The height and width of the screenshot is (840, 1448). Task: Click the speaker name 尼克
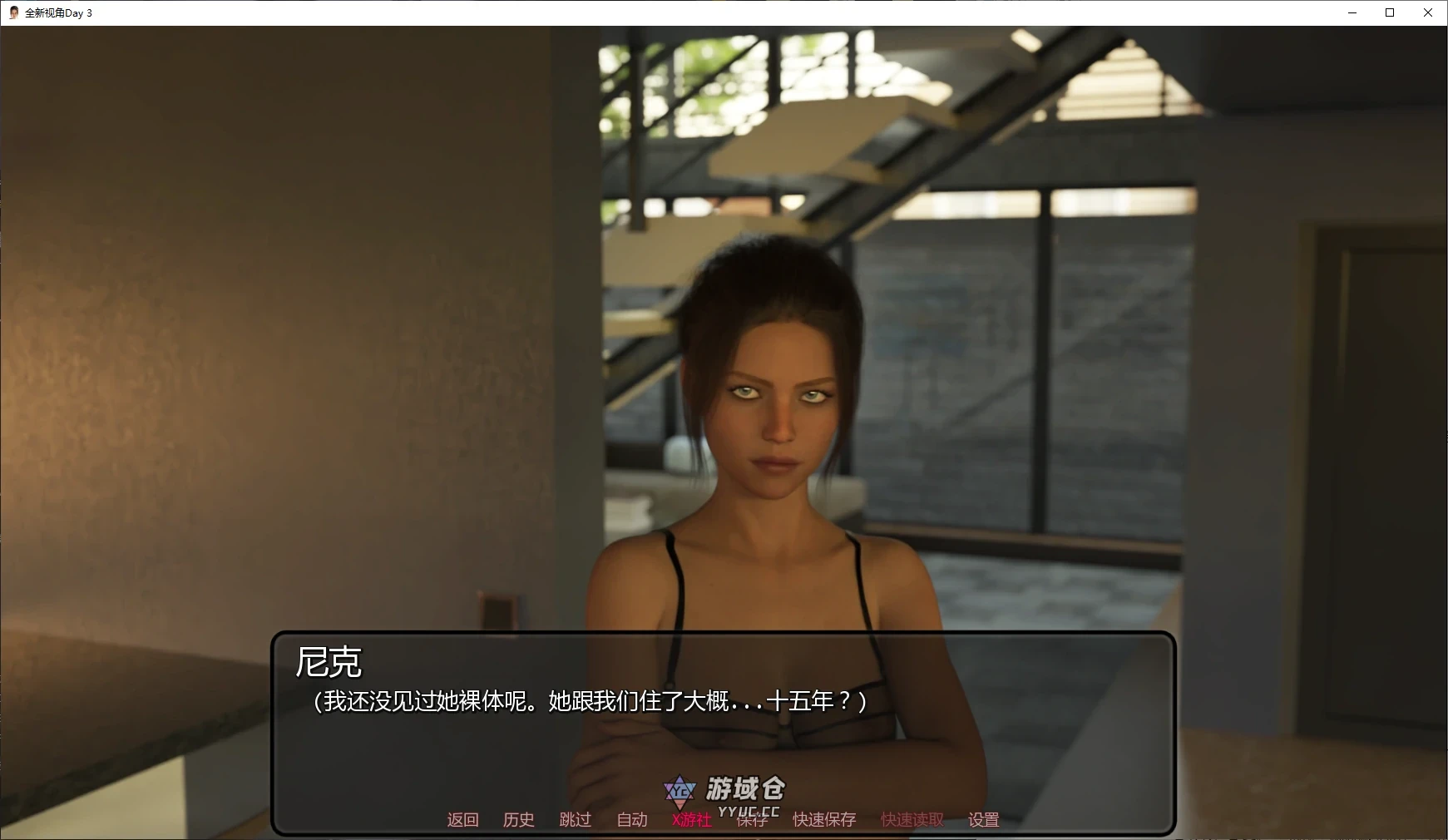(x=329, y=664)
